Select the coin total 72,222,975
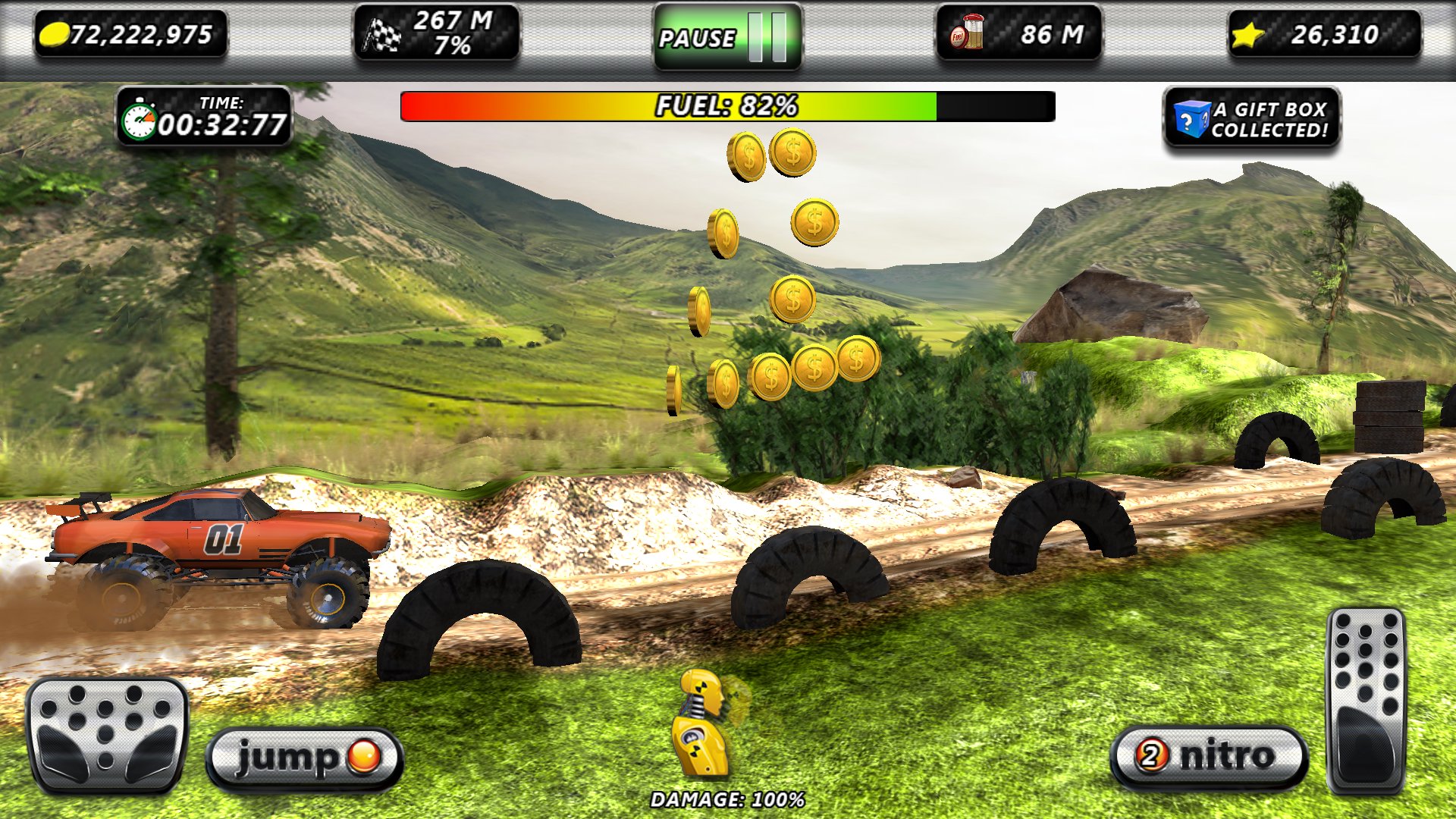This screenshot has width=1456, height=819. click(140, 33)
